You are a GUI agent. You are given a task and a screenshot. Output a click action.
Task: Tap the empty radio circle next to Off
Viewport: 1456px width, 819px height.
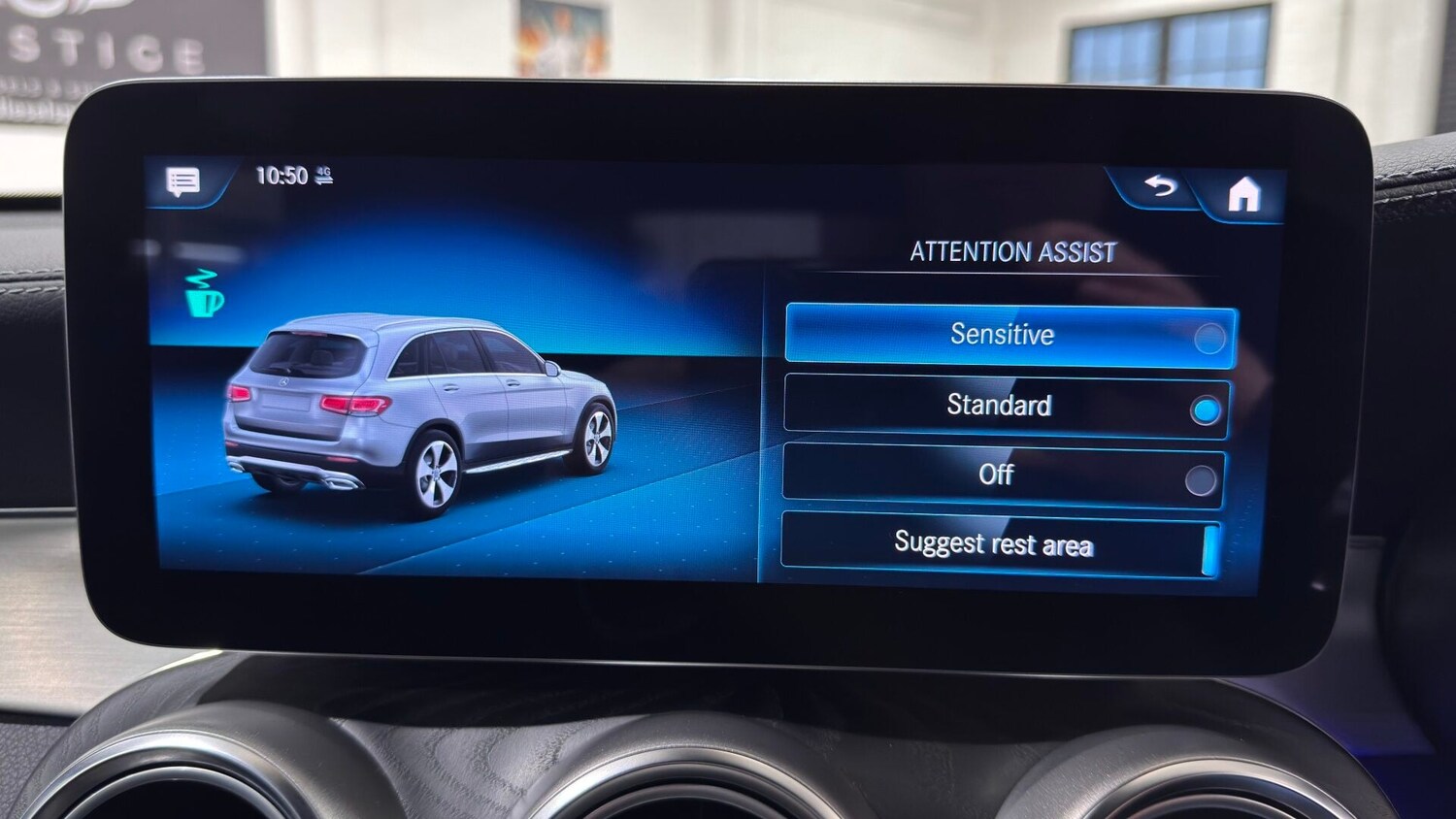(x=1202, y=478)
